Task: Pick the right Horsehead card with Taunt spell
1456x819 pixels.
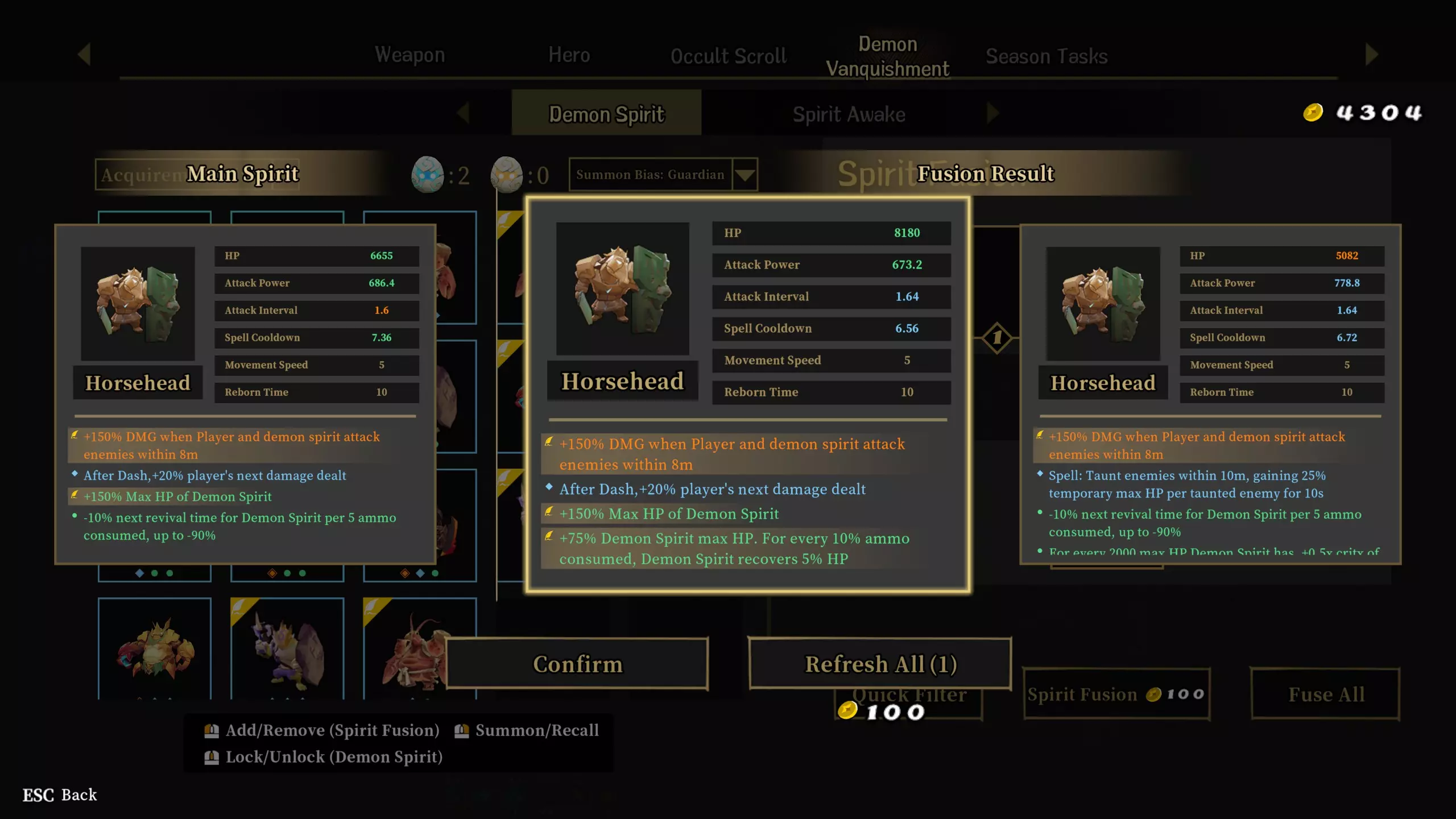Action: tap(1210, 394)
